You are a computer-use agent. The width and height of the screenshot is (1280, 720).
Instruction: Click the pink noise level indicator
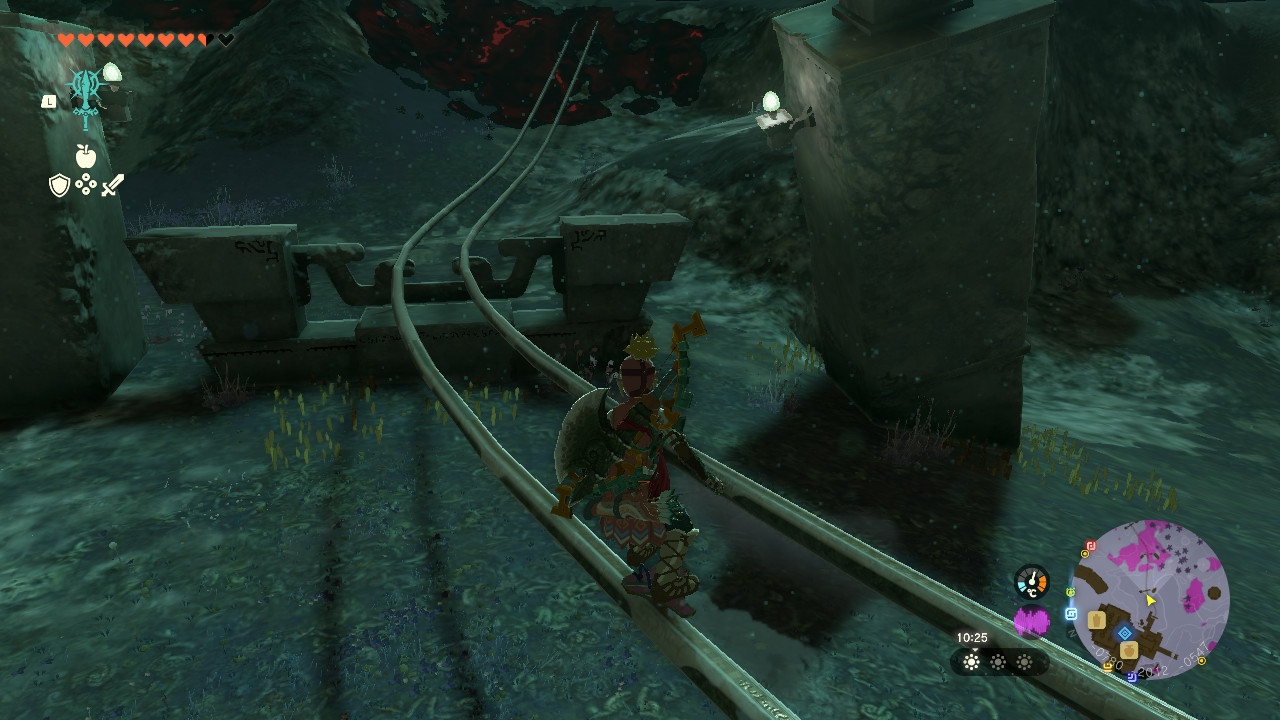(x=1032, y=620)
